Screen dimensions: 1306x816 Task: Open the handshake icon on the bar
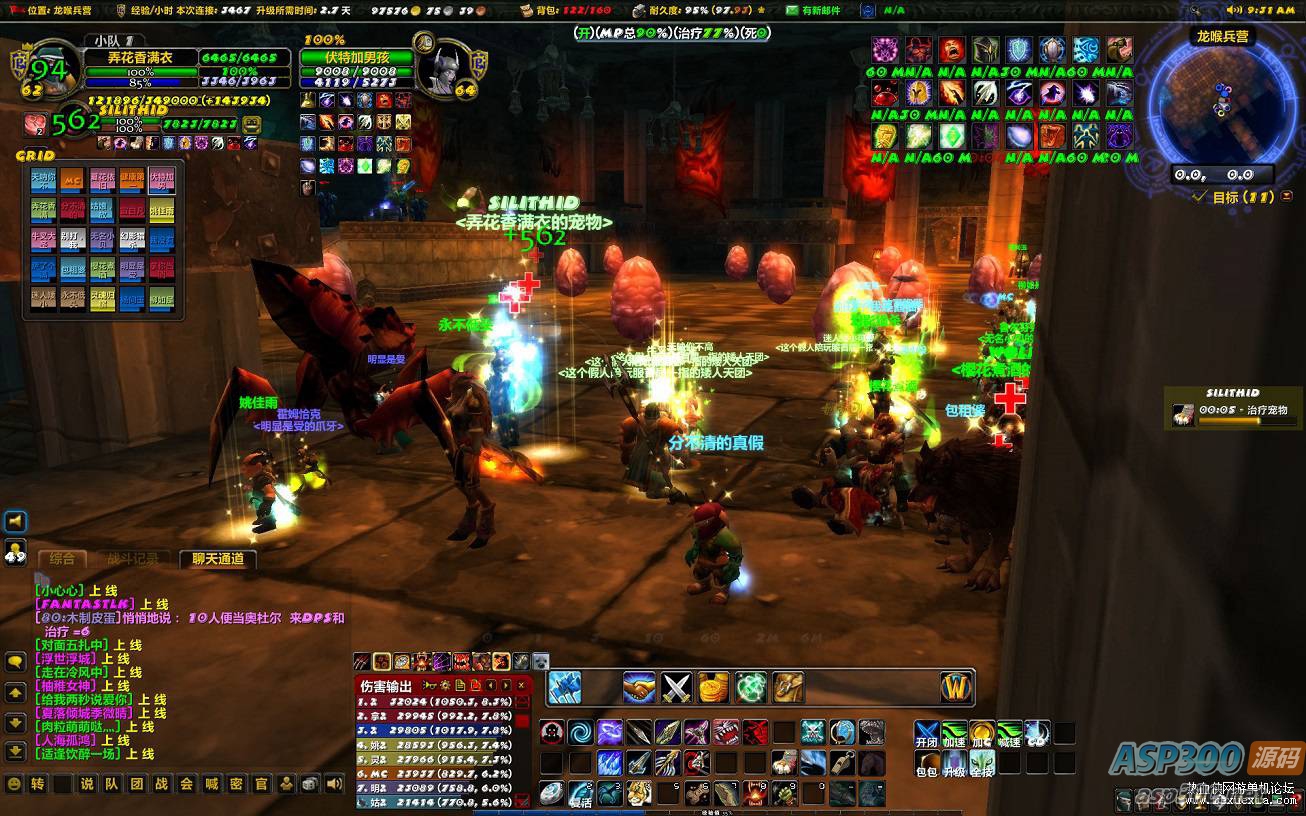pos(639,687)
